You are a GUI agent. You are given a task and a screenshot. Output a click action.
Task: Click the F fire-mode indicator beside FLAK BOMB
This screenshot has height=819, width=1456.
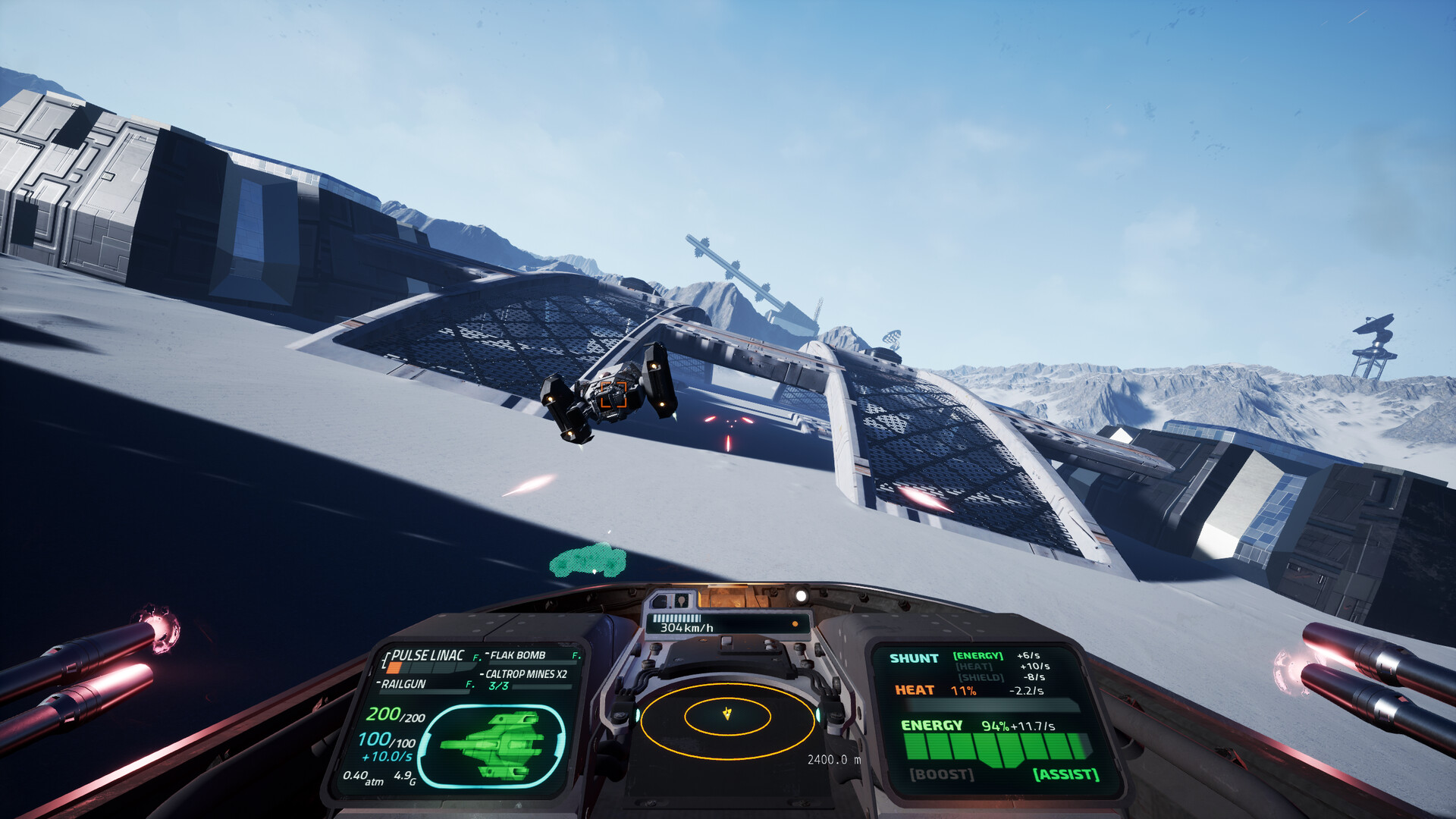coord(576,656)
